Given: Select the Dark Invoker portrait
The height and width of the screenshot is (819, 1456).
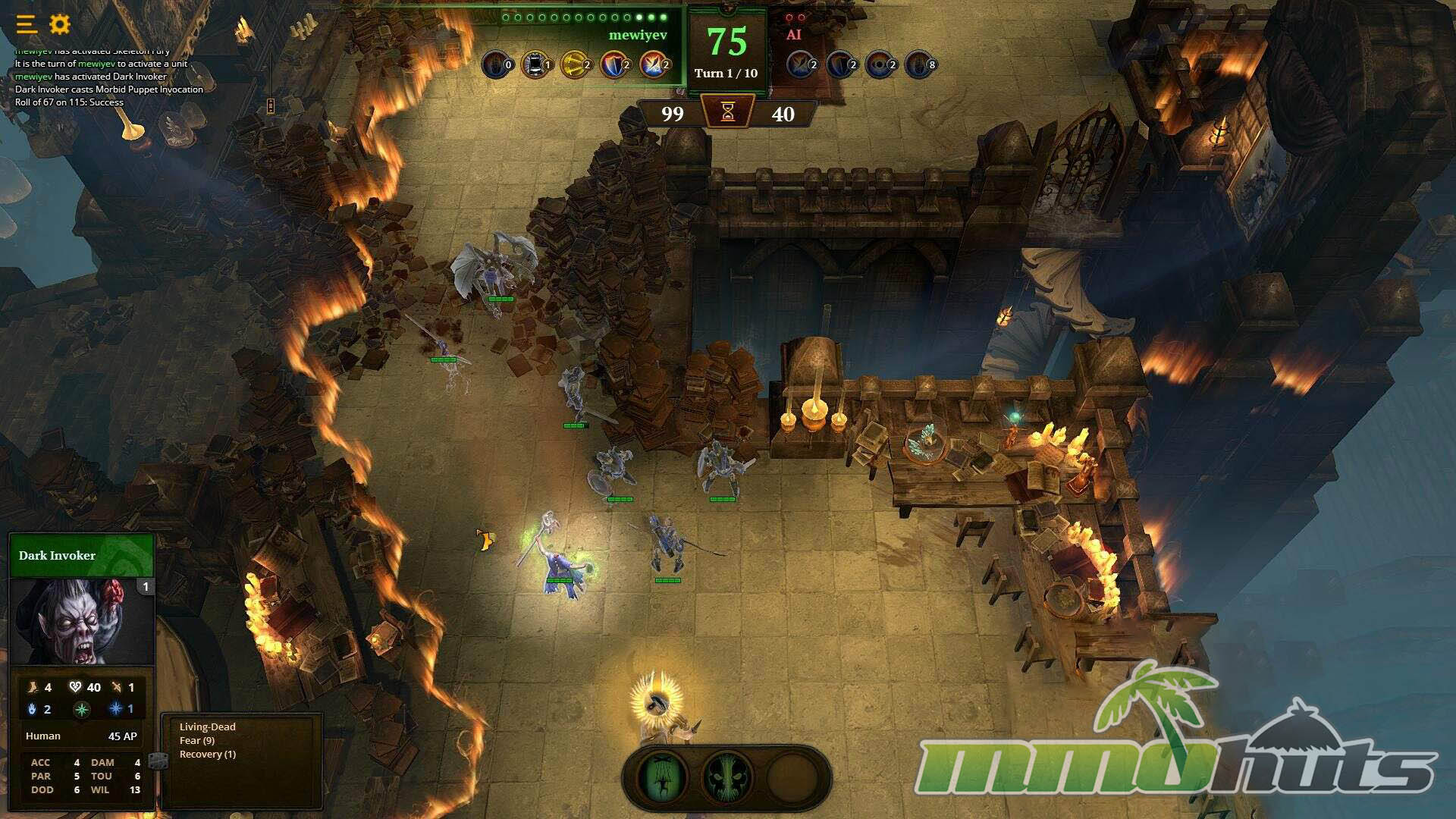Looking at the screenshot, I should point(82,622).
